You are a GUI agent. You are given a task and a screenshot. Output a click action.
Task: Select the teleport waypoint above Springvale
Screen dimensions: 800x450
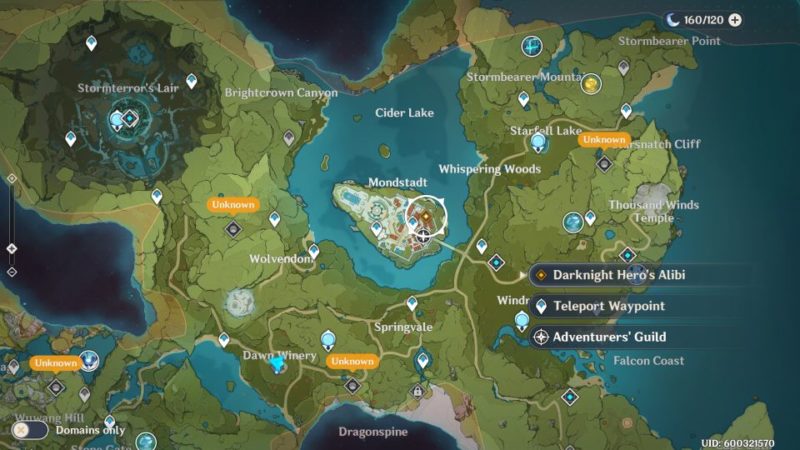tap(411, 302)
